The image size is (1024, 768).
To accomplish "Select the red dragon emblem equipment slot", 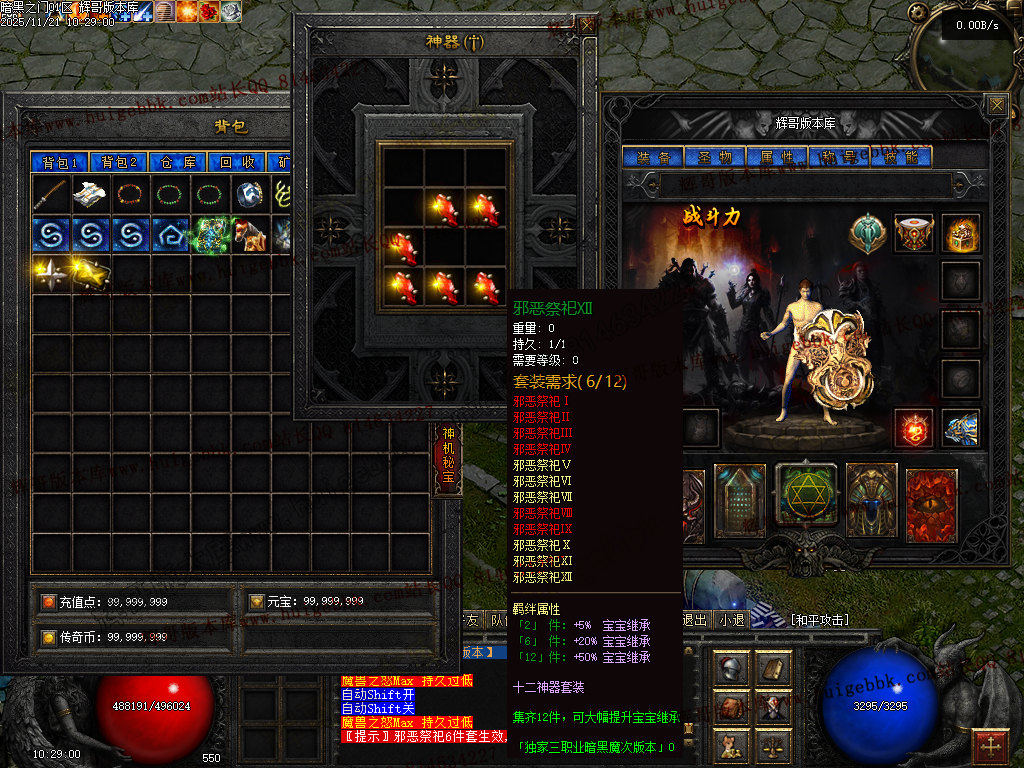I will pos(913,428).
